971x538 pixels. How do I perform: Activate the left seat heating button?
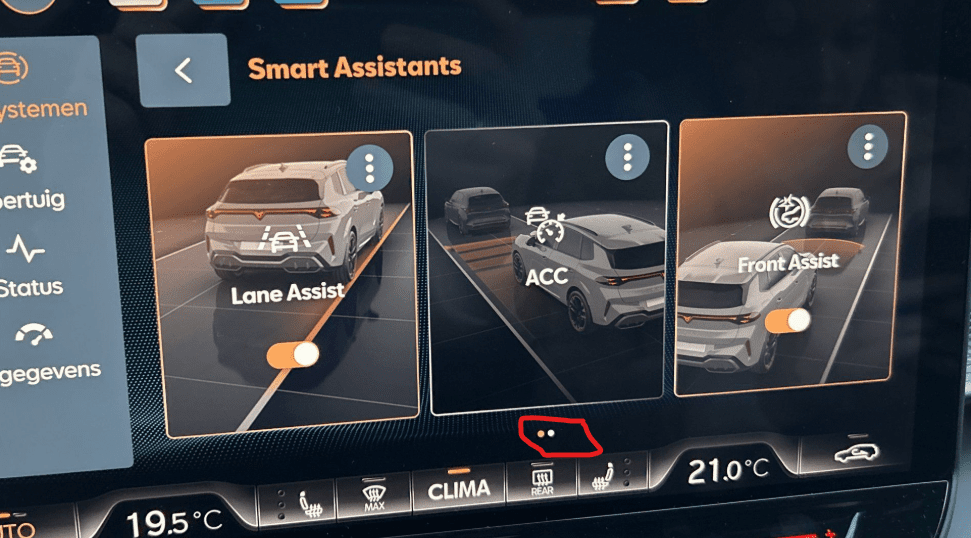tap(305, 499)
